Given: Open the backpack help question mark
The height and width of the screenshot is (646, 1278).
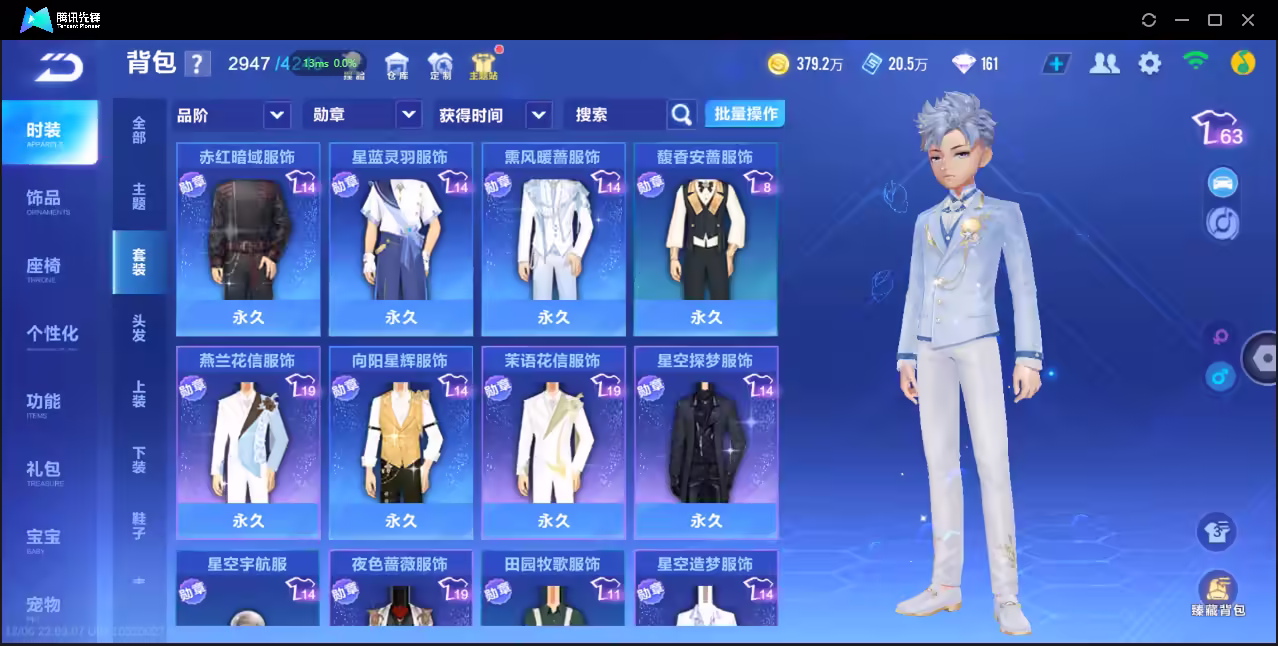Looking at the screenshot, I should point(198,64).
